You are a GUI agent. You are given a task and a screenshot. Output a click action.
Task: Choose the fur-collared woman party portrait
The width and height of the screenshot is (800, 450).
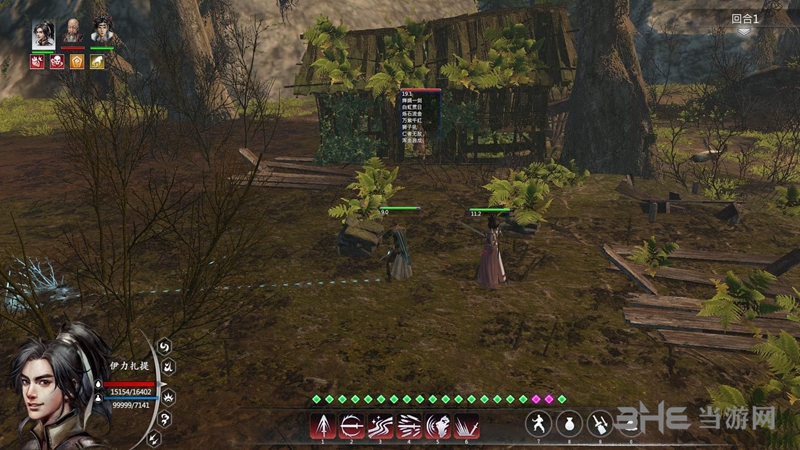(x=102, y=32)
